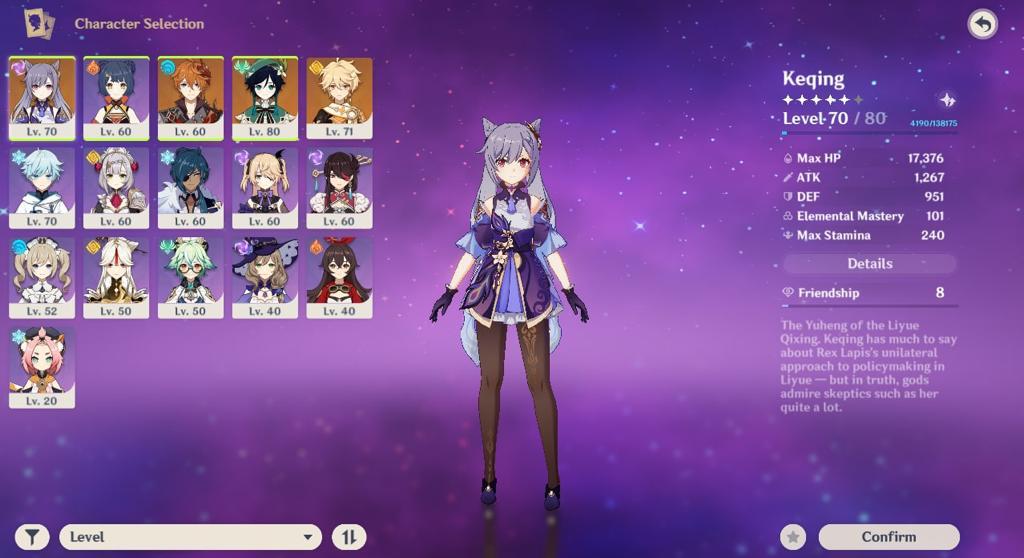Open the Level sort dropdown
The height and width of the screenshot is (558, 1024).
pos(190,537)
